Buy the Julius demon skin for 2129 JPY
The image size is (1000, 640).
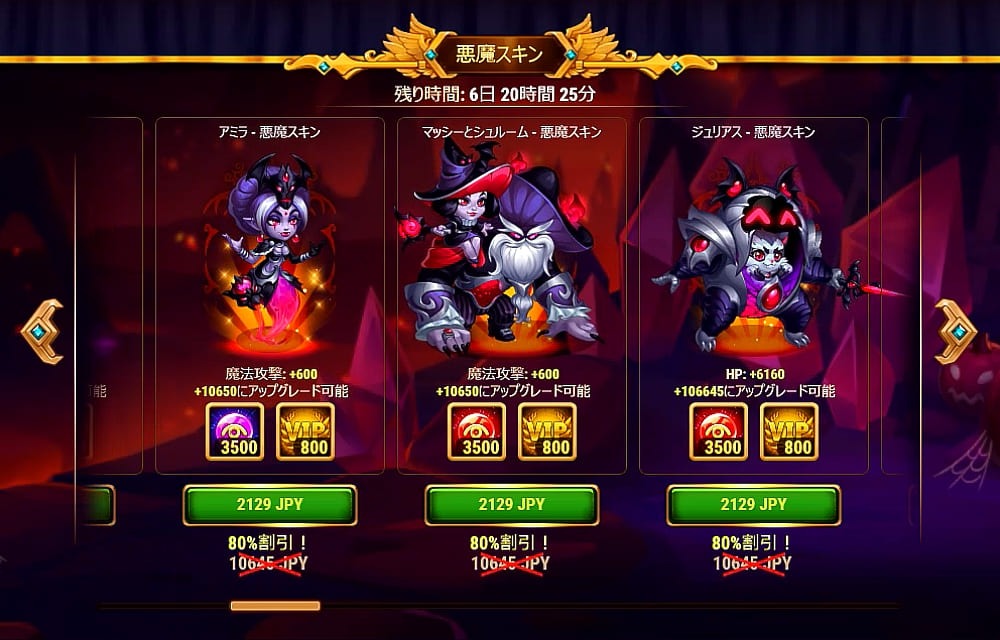[754, 505]
